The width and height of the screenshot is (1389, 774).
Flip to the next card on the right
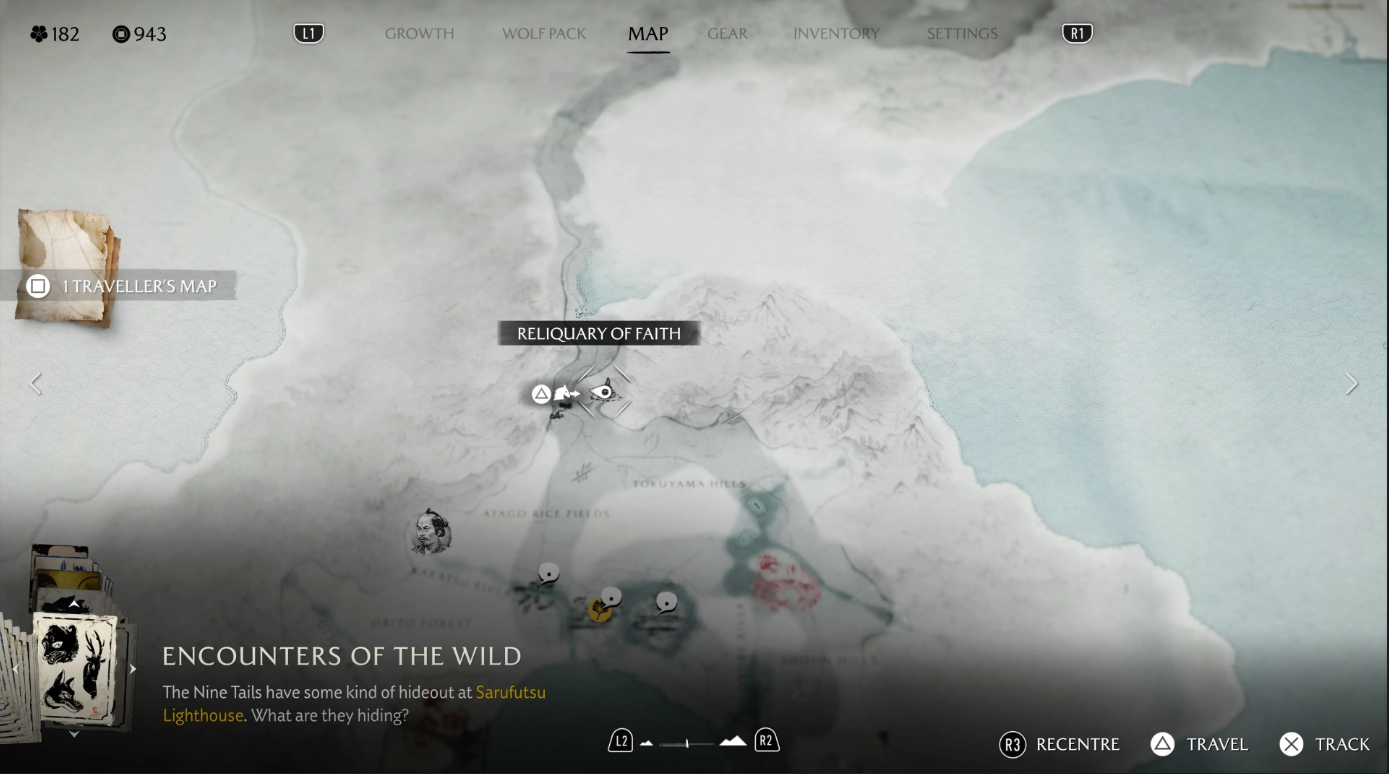point(132,669)
